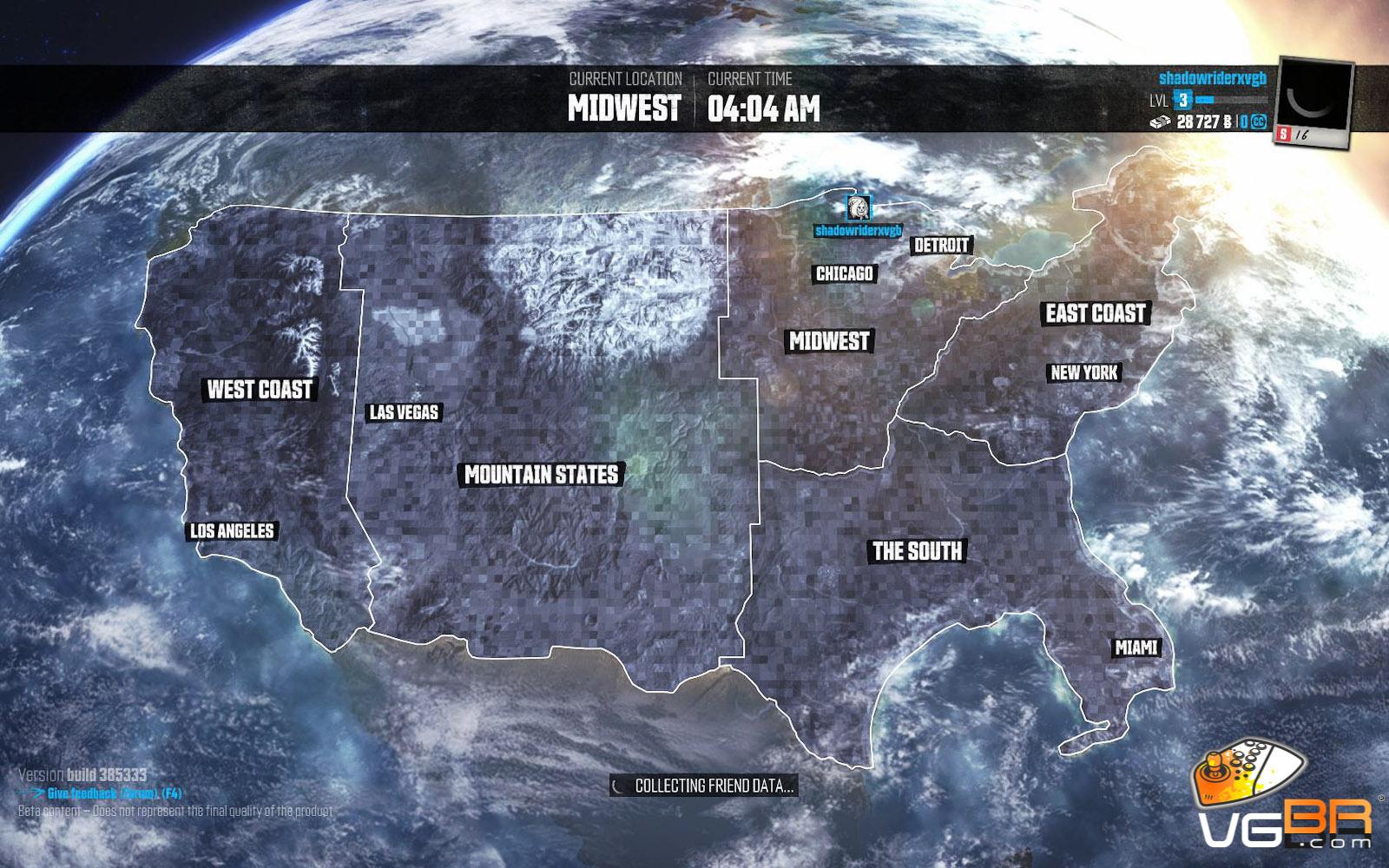This screenshot has width=1389, height=868.
Task: Click the shadowriderxvgb username in top bar
Action: click(x=1212, y=79)
